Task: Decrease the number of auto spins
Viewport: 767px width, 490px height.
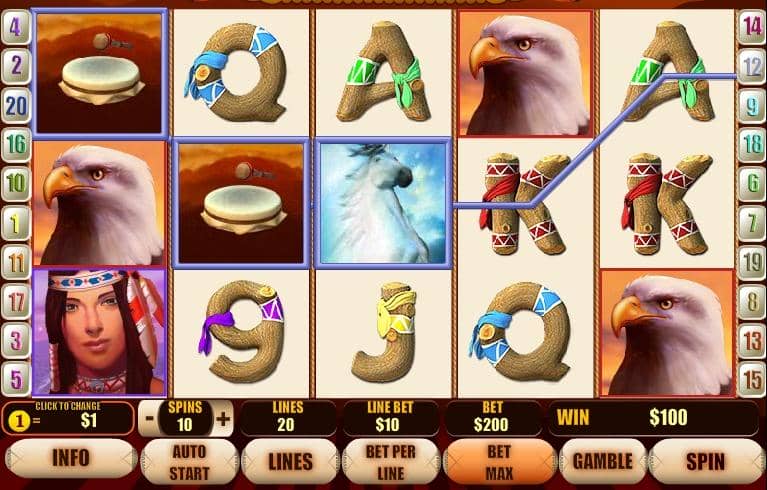Action: click(x=149, y=418)
